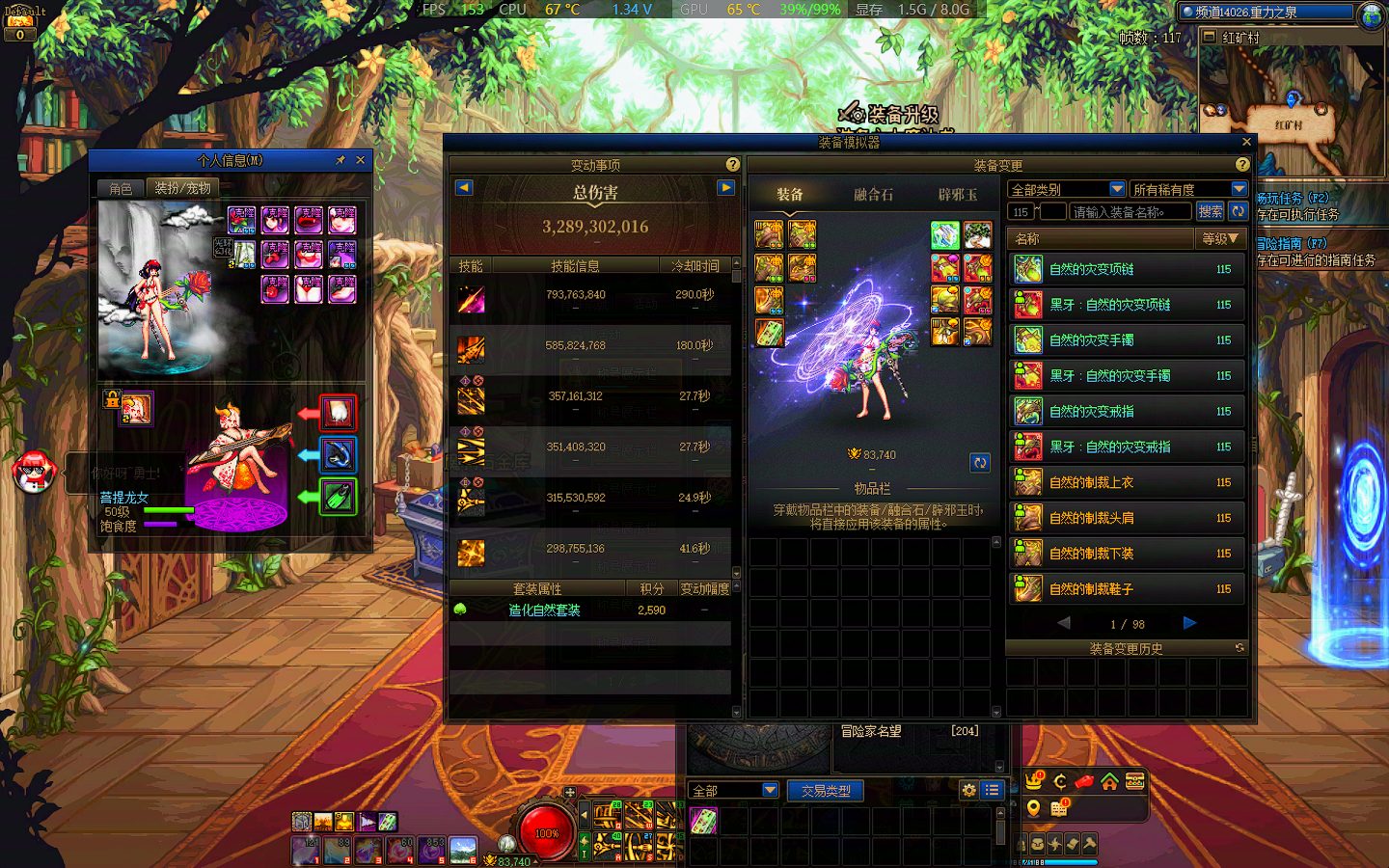This screenshot has height=868, width=1389.
Task: Switch to the 融合石 tab
Action: point(873,195)
